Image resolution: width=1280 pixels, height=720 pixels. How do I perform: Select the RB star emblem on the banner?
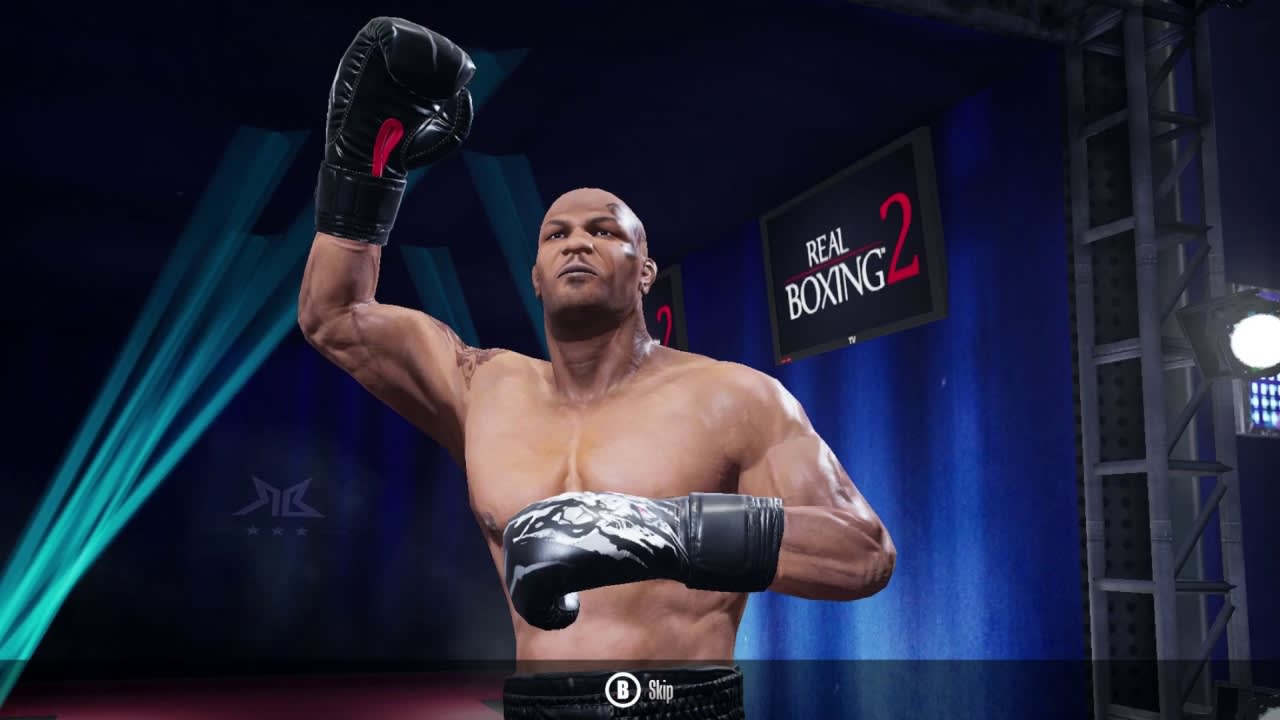click(280, 495)
